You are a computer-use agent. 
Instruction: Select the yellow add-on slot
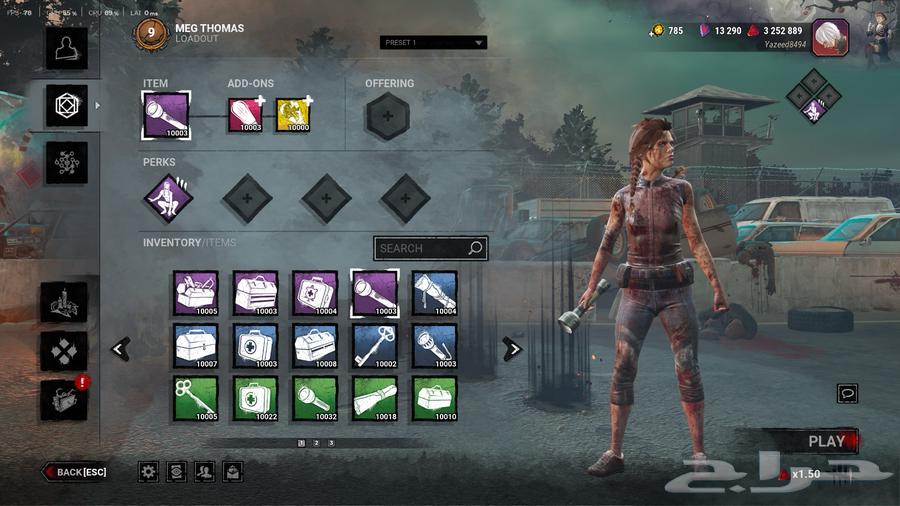click(293, 115)
